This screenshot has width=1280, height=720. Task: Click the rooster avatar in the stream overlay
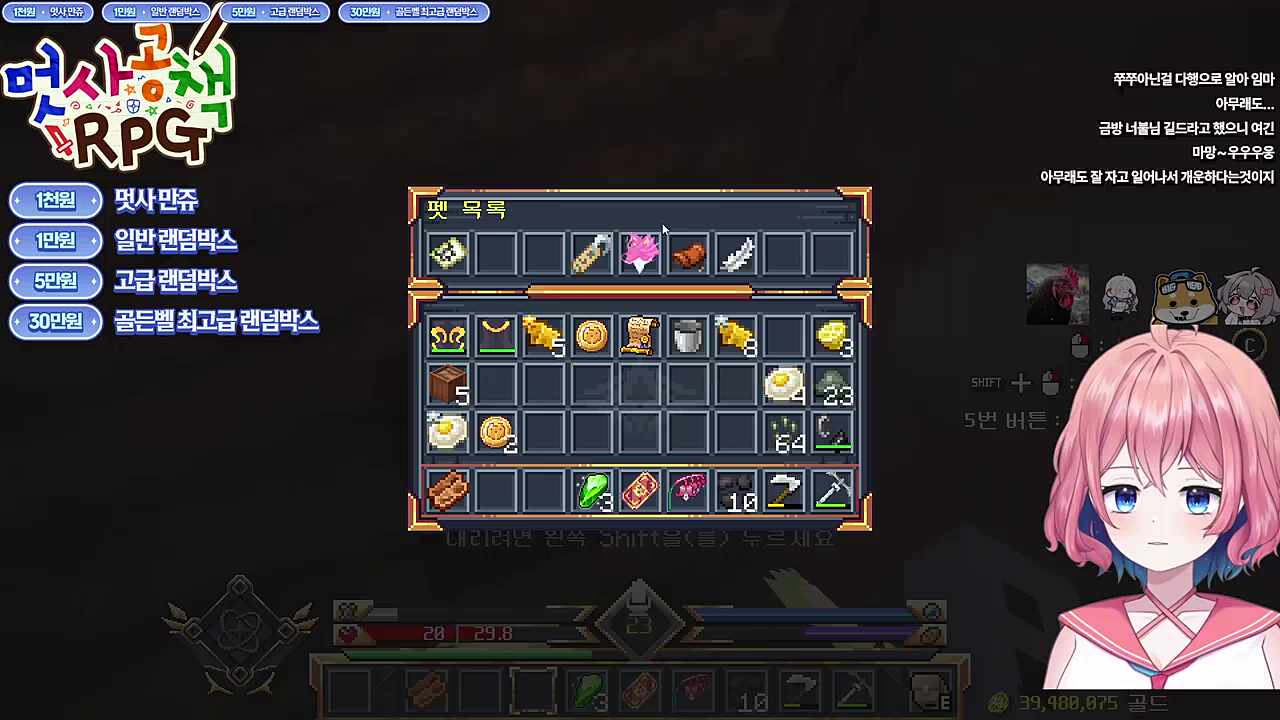click(1057, 294)
